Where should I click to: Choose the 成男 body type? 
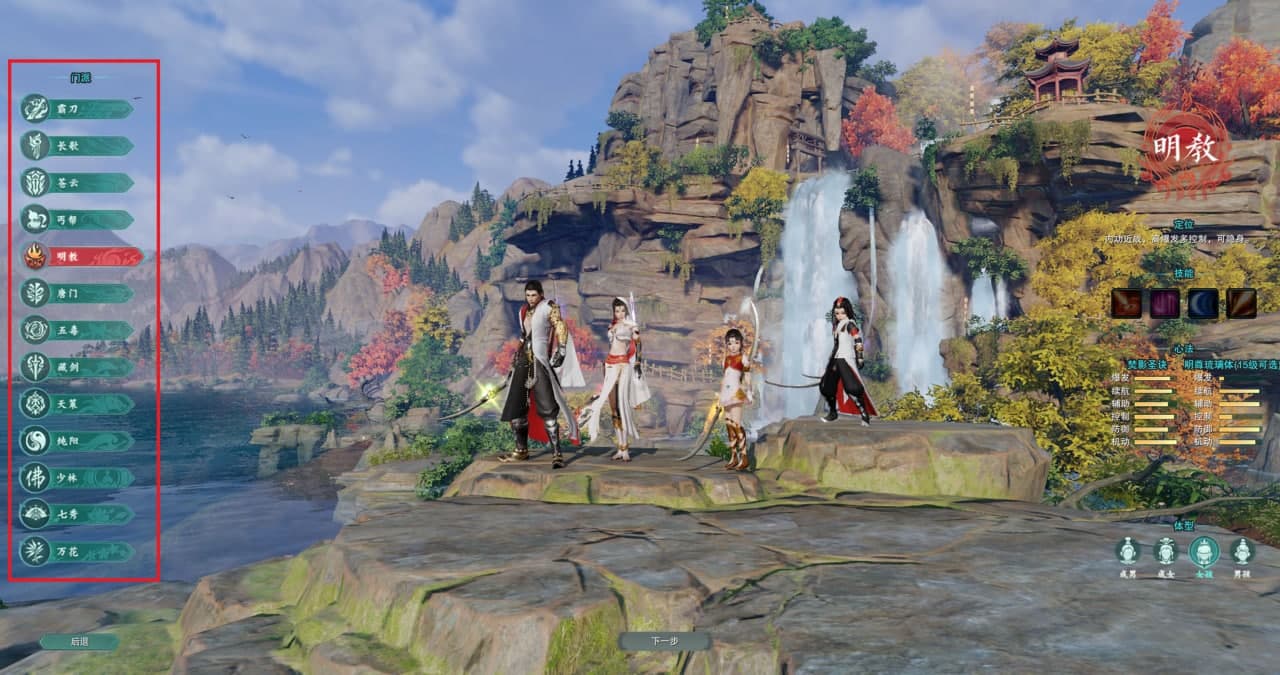click(x=1128, y=552)
